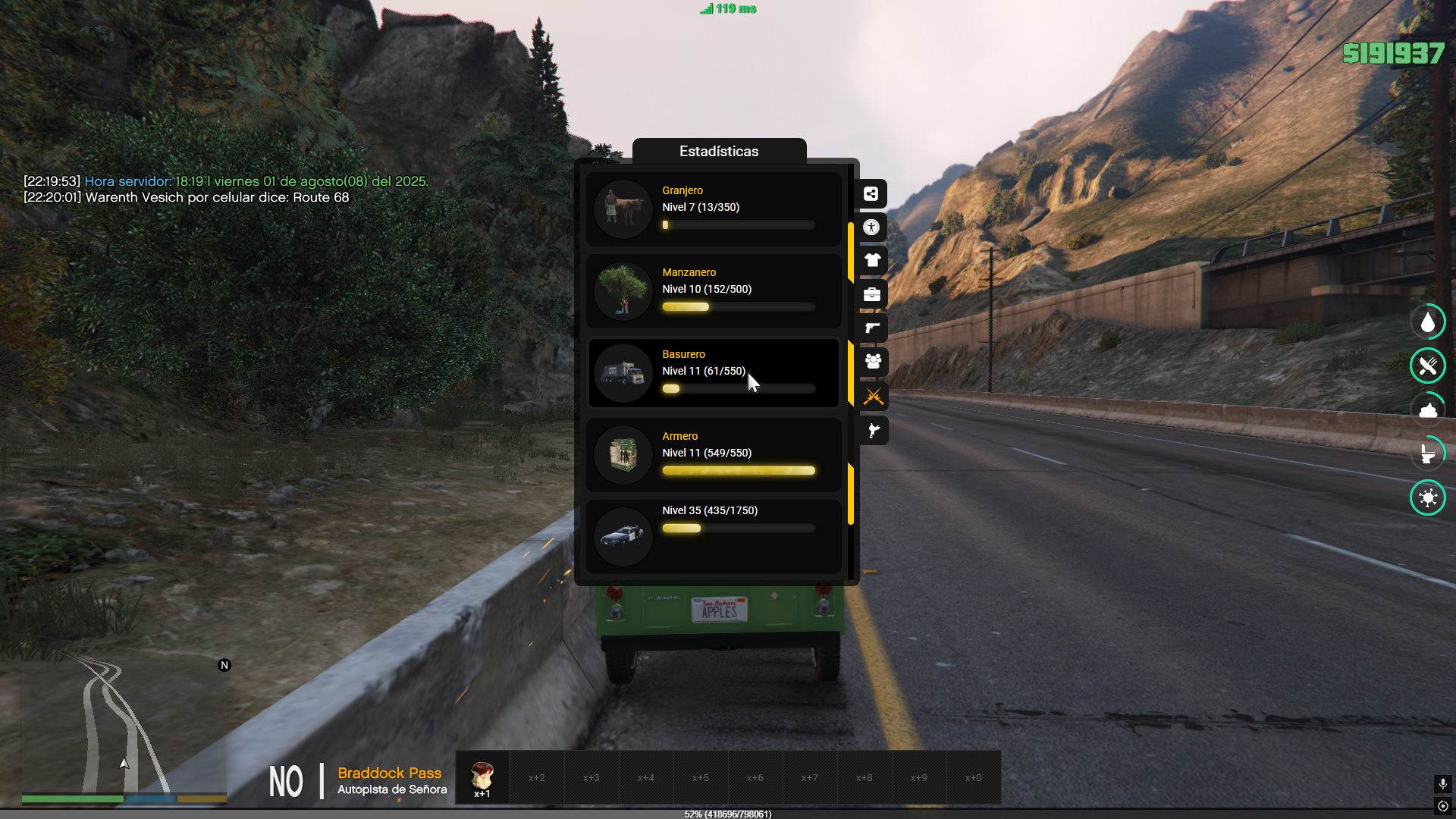Click the fork and knife hunger icon
The height and width of the screenshot is (819, 1456).
coord(1428,366)
